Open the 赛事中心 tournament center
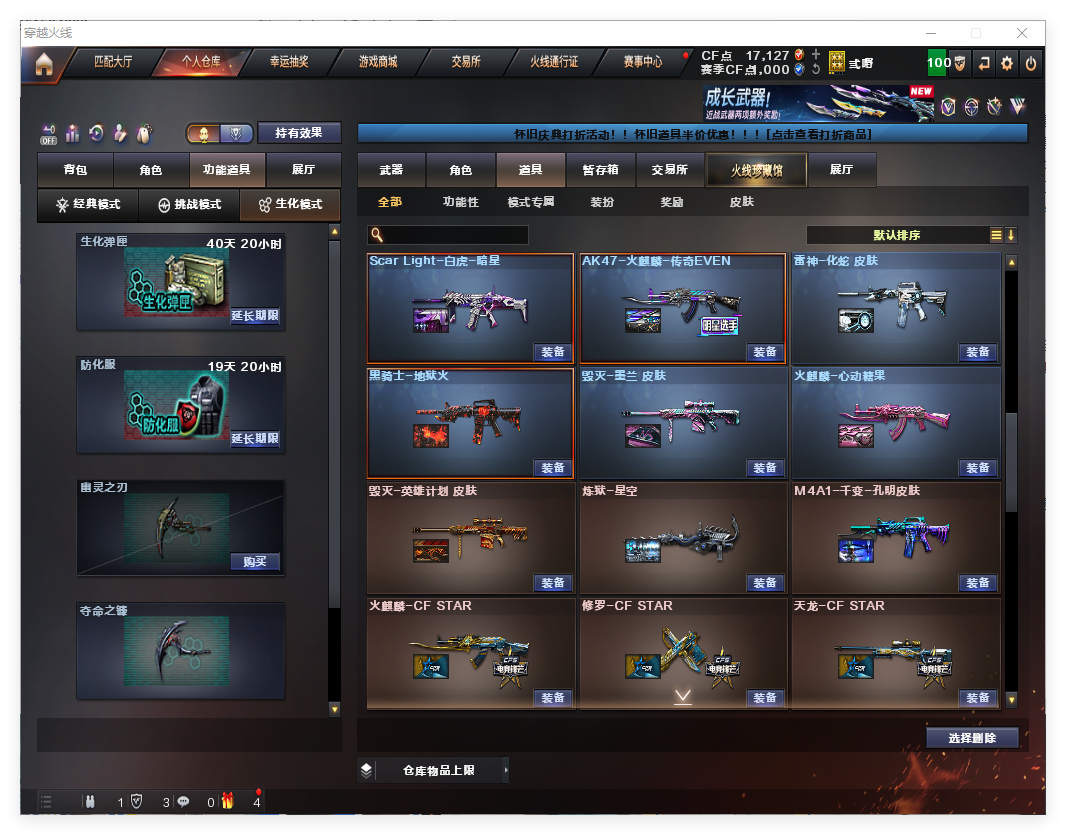 [x=642, y=62]
